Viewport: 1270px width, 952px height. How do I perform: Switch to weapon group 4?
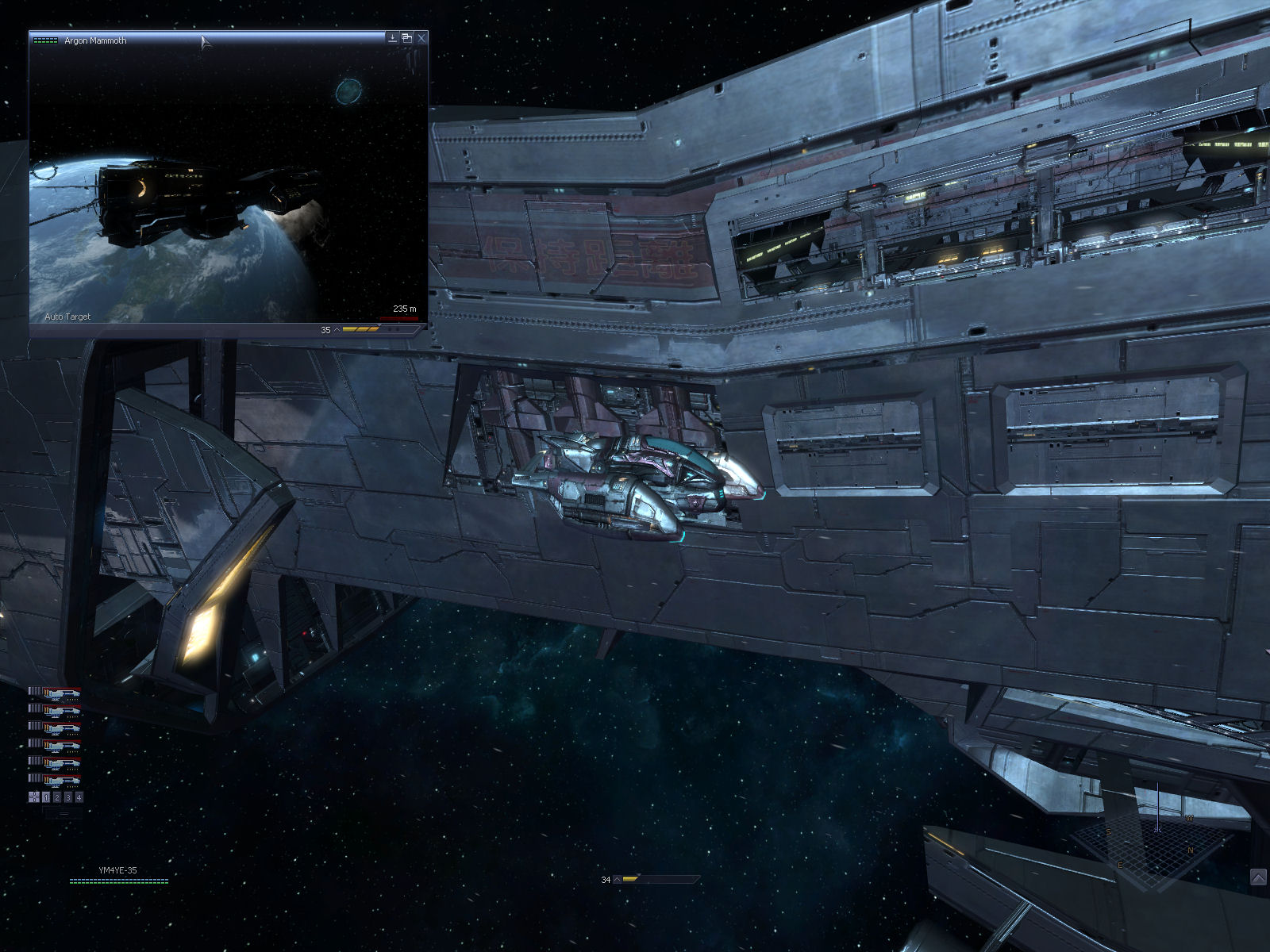(79, 797)
